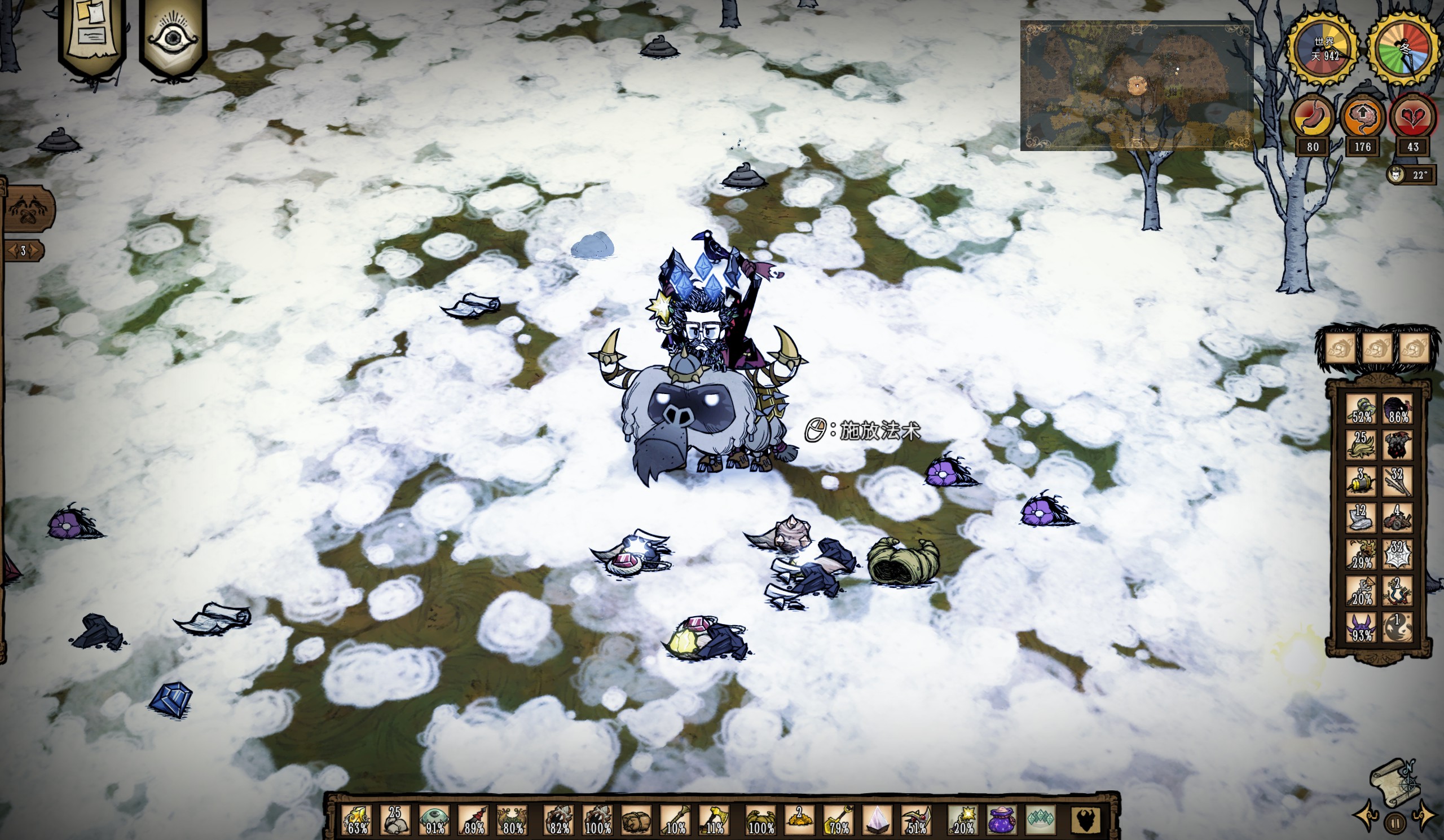The width and height of the screenshot is (1444, 840).
Task: Select the rocks stack of 25
Action: [395, 820]
